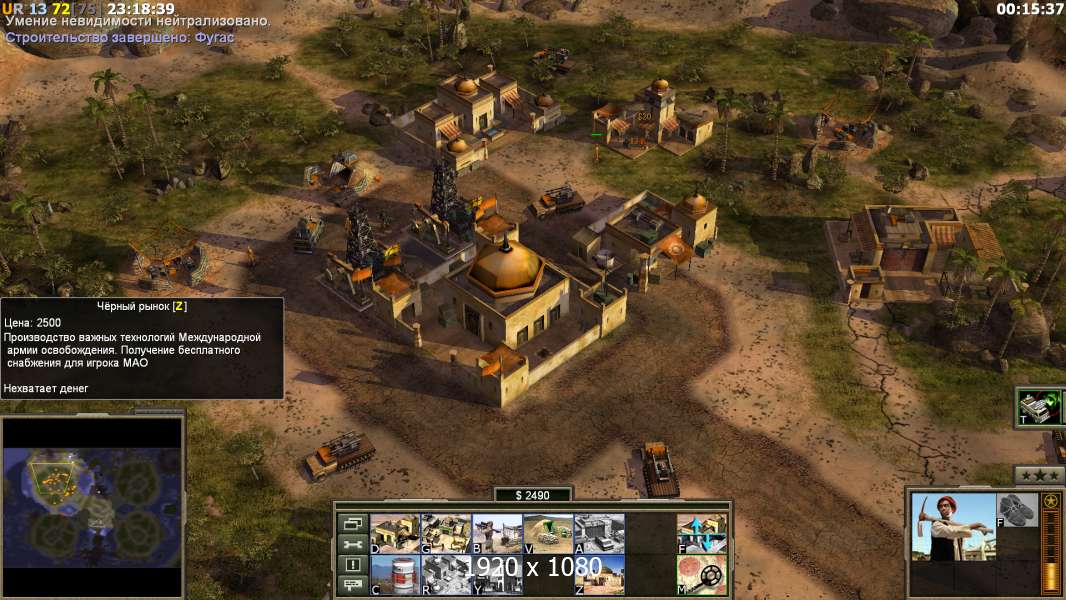Select the red-white barrel icon marked C
Screen dimensions: 1066x600
[x=395, y=573]
